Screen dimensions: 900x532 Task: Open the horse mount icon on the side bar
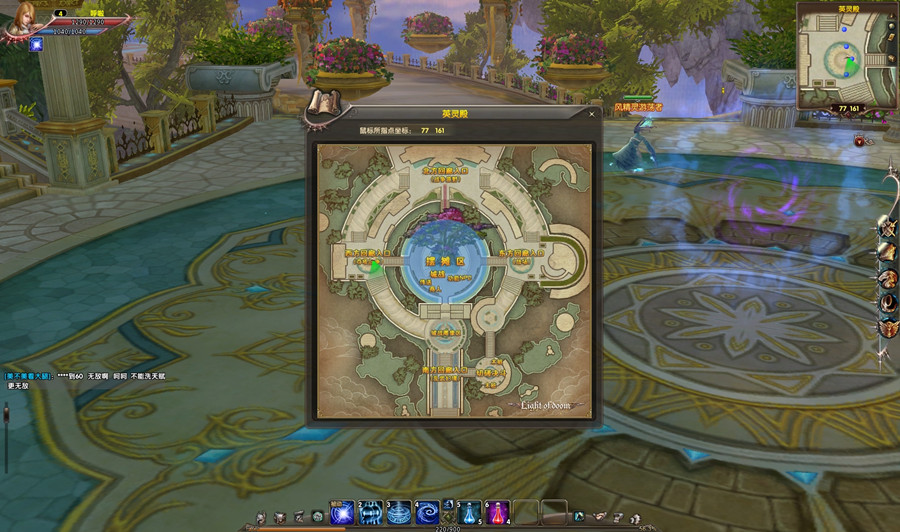click(x=886, y=277)
